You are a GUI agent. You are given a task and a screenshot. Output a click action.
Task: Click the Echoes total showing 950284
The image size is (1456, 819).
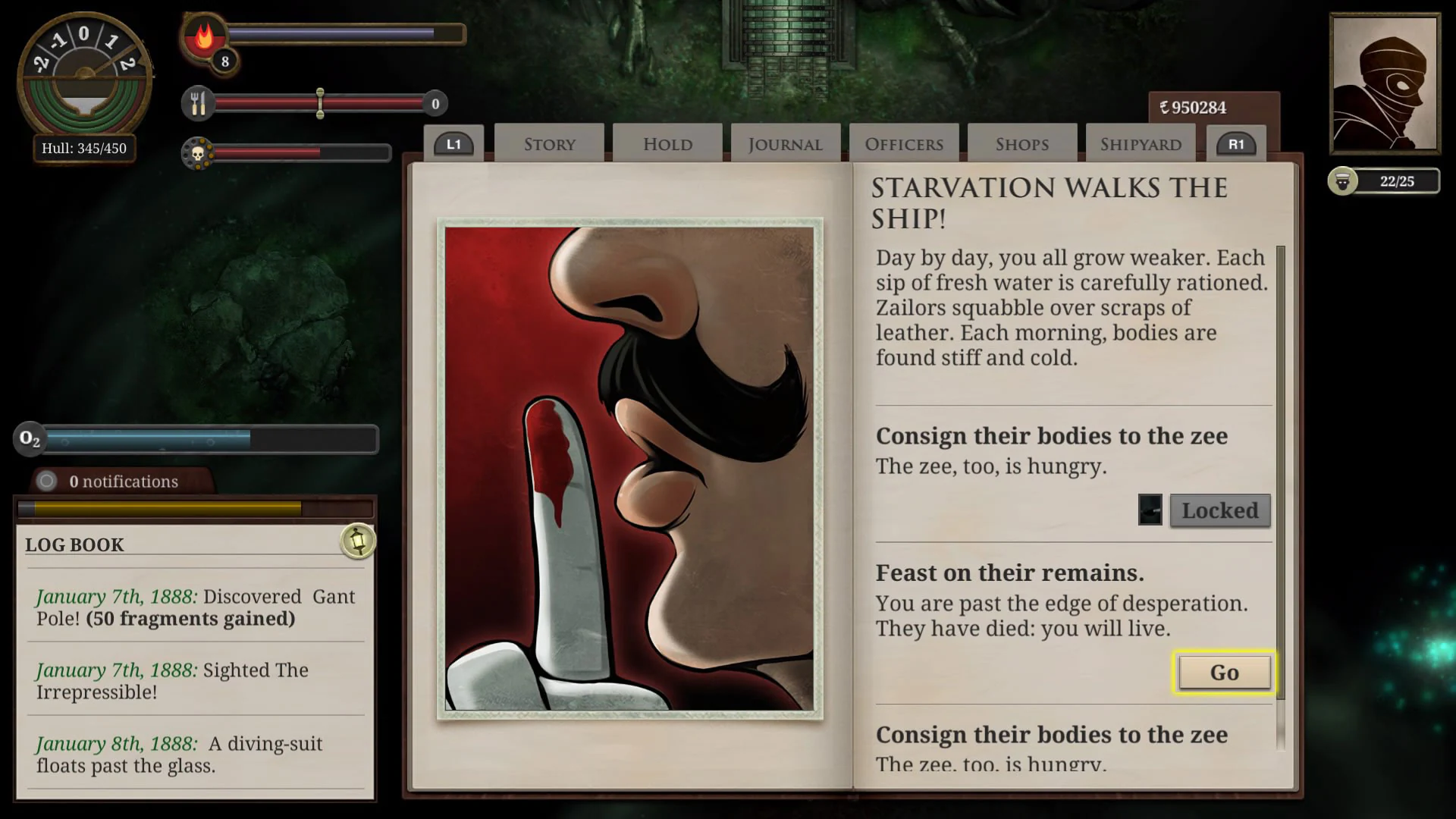click(x=1194, y=107)
